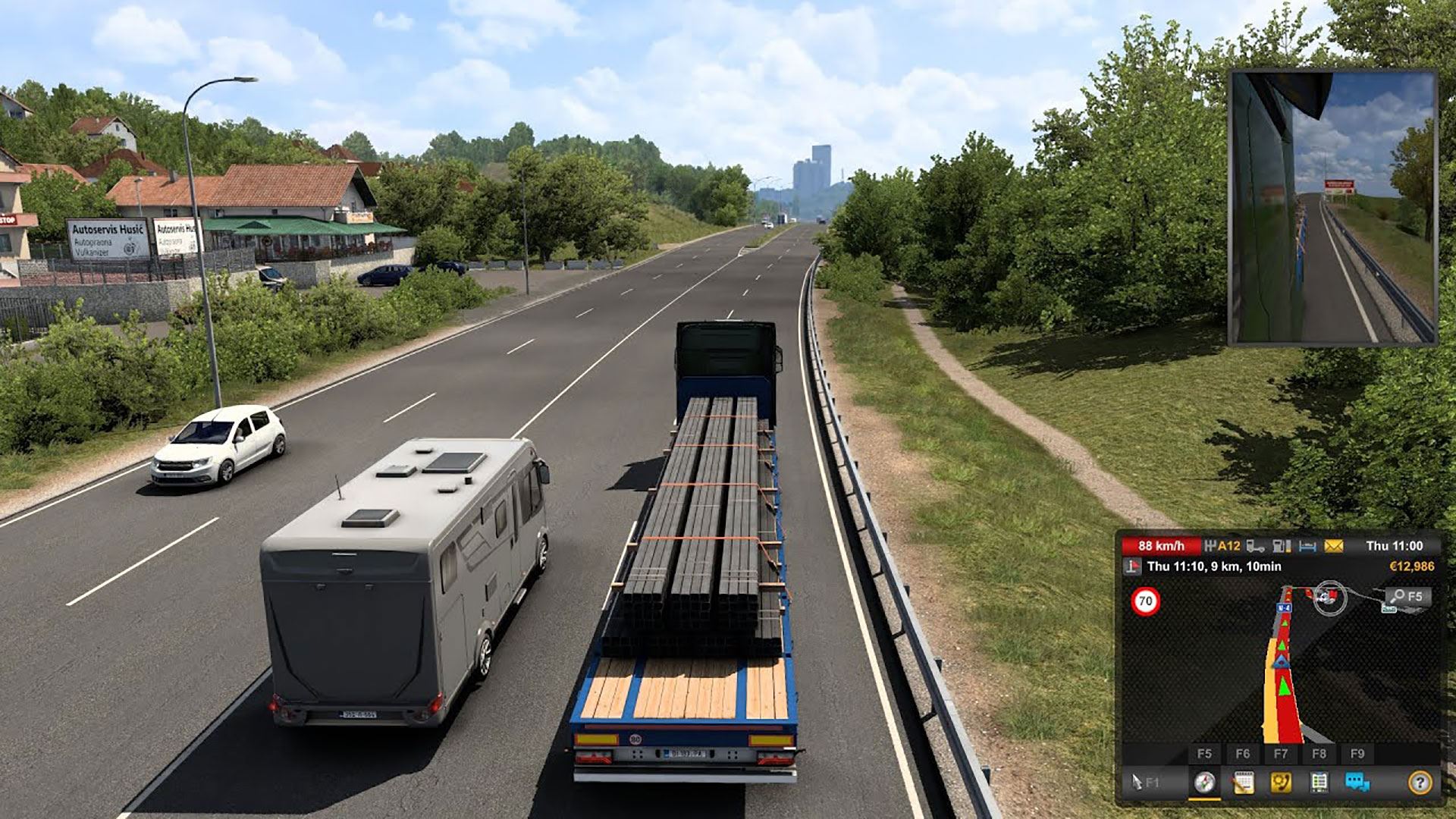Image resolution: width=1456 pixels, height=819 pixels.
Task: Click the GPS route map display
Action: (x=1282, y=667)
